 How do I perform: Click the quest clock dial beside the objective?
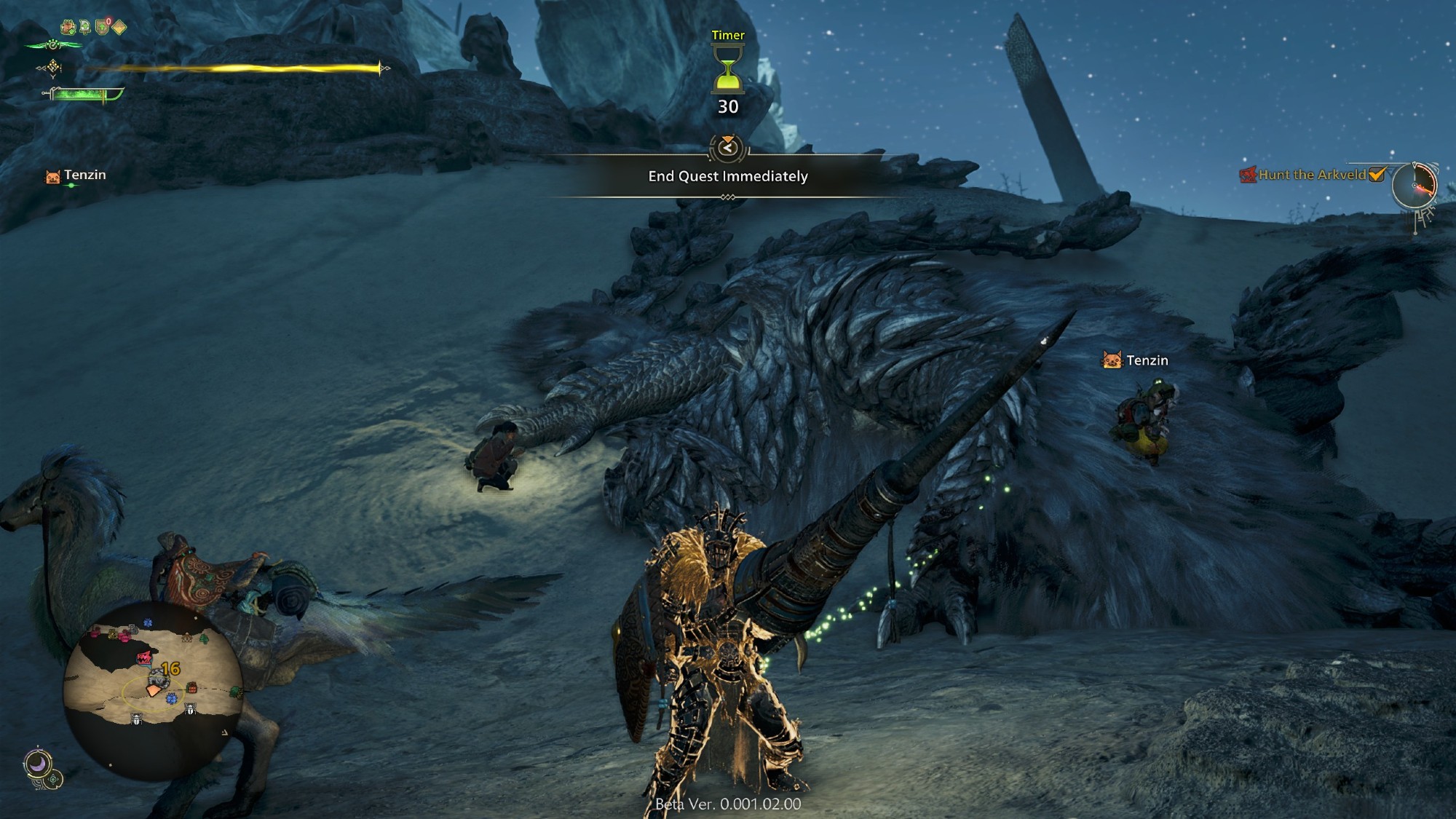1414,185
